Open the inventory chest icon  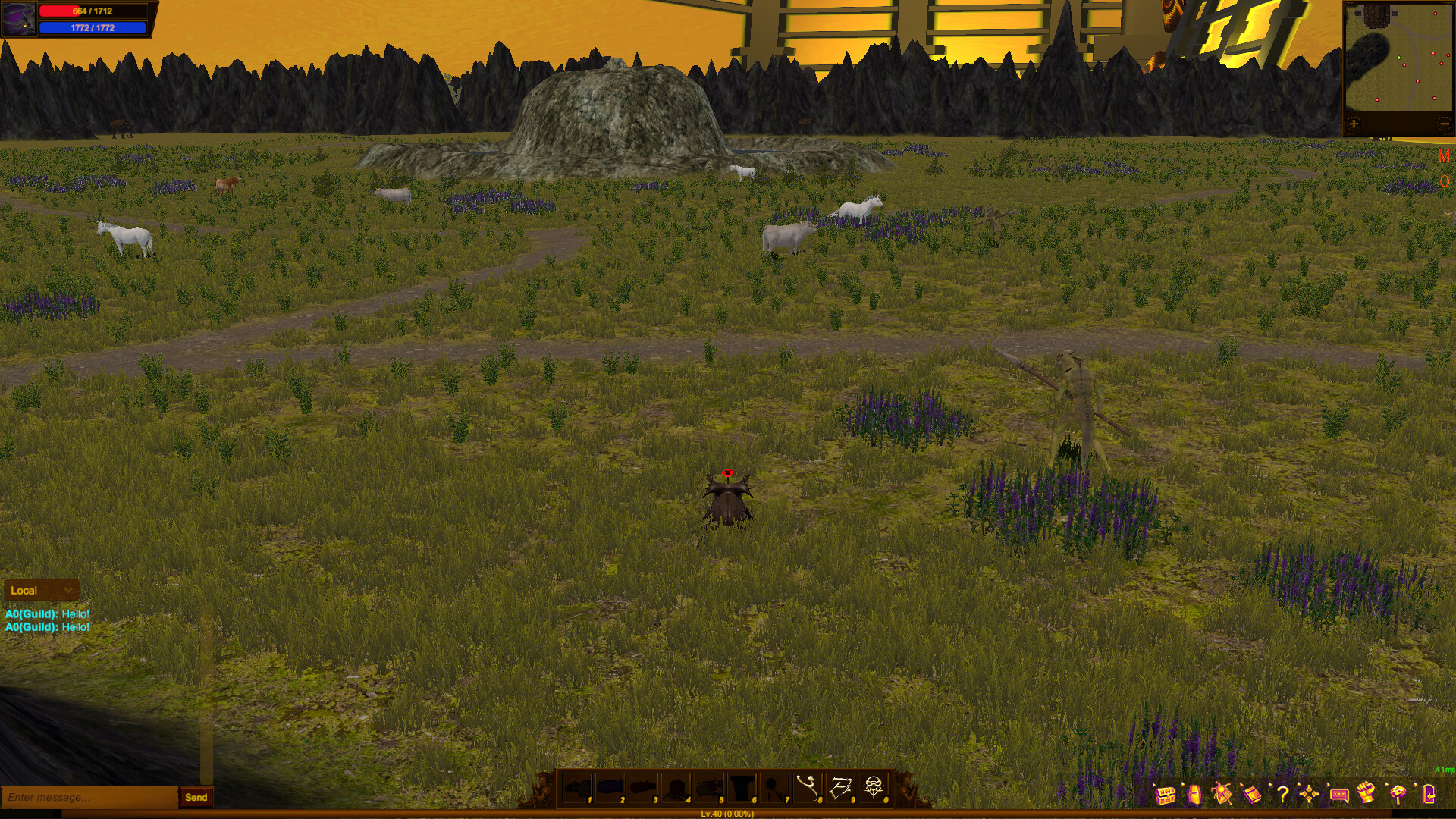click(x=1166, y=795)
